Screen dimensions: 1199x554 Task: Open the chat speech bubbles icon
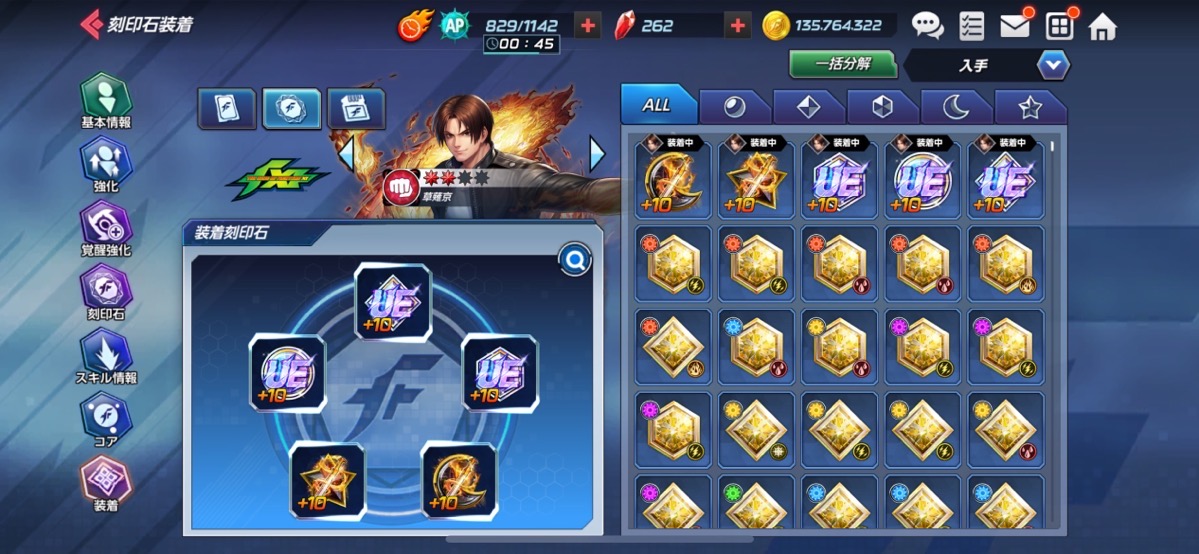pos(927,26)
